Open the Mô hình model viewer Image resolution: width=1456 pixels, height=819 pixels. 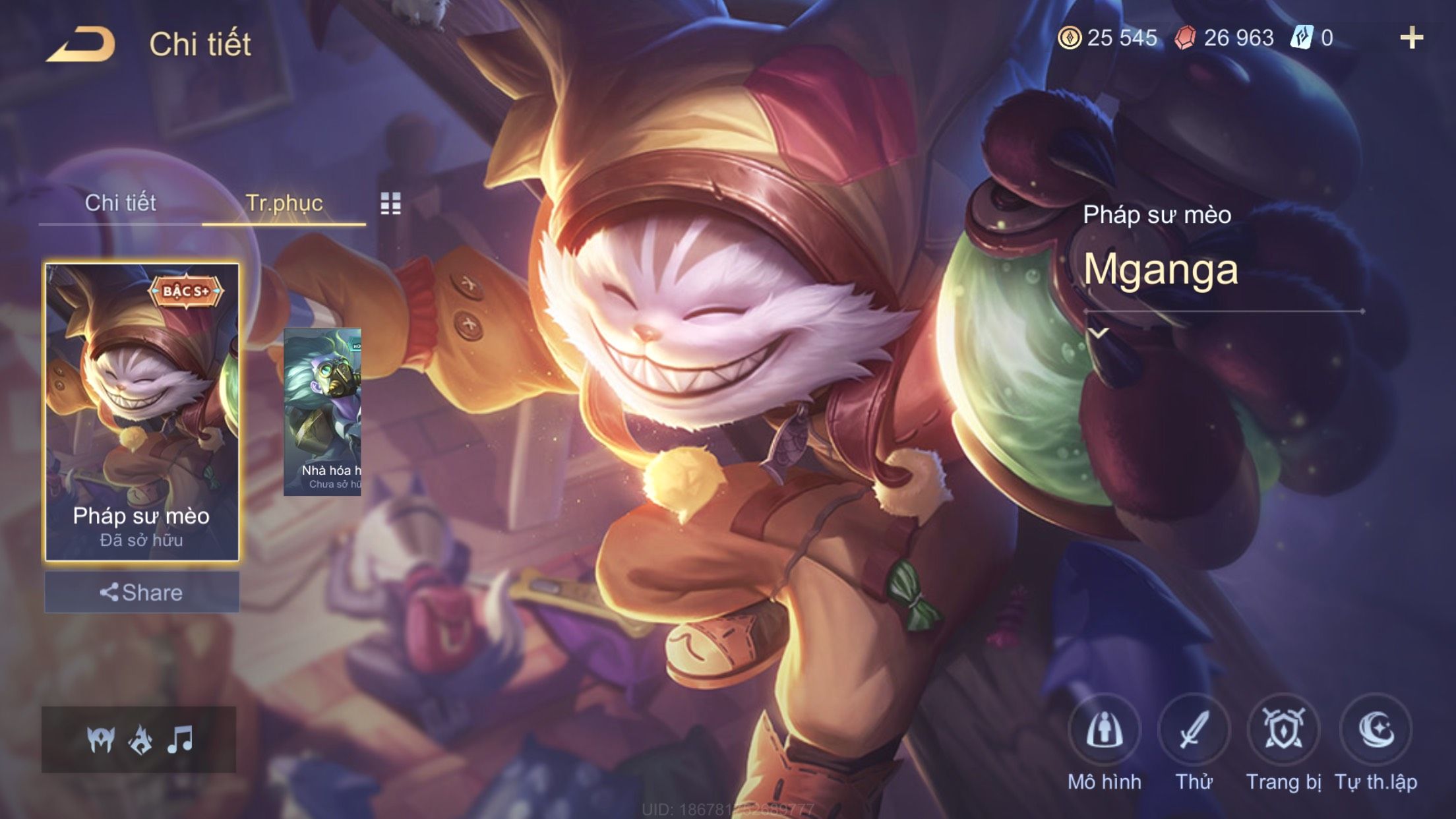click(1104, 731)
